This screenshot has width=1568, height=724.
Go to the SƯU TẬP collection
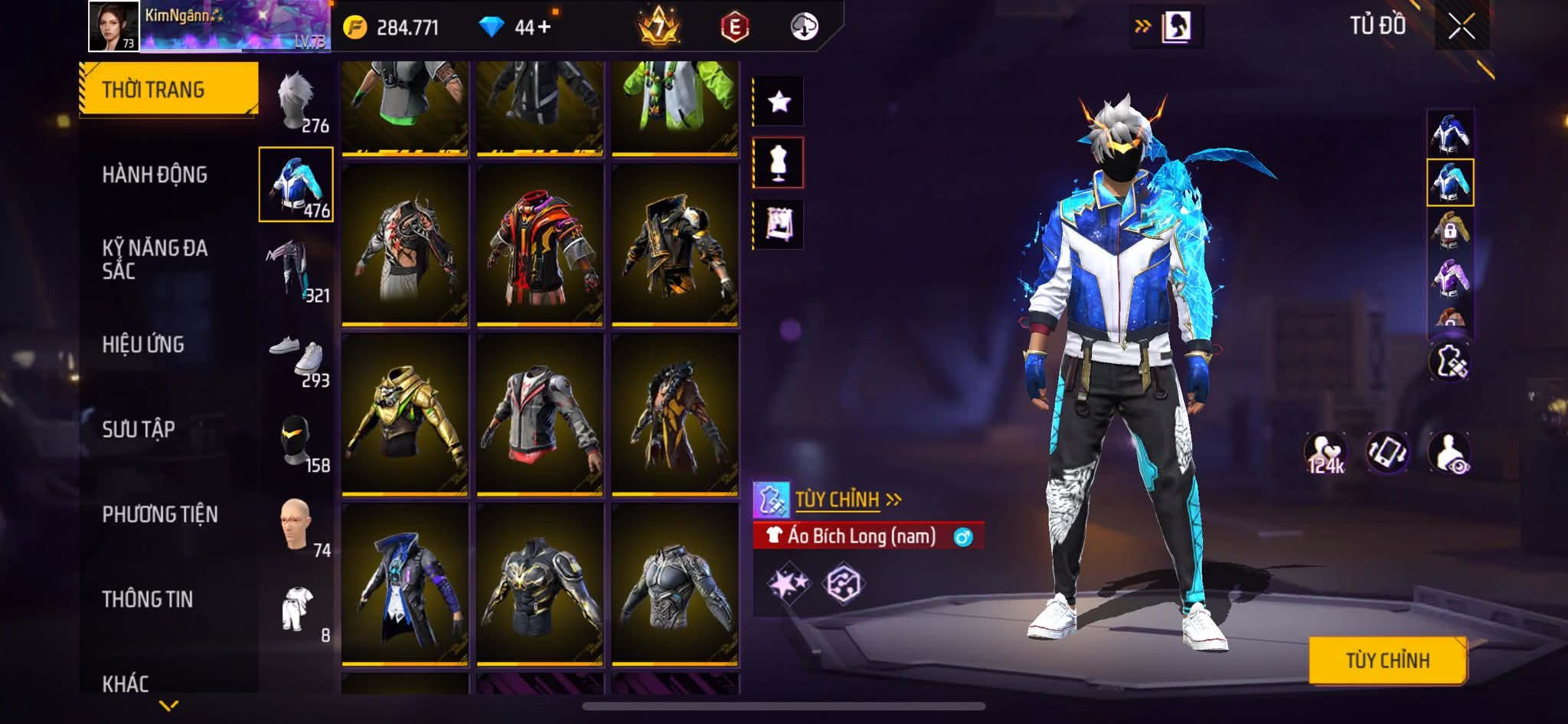tap(139, 429)
